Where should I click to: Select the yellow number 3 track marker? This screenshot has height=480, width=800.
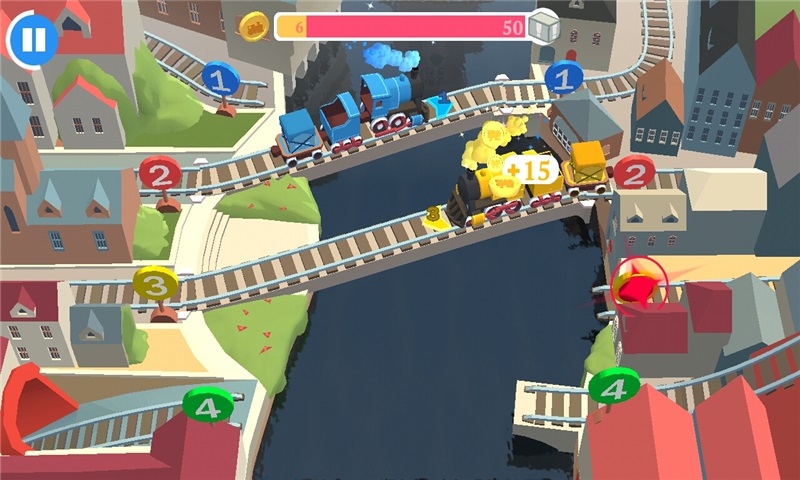point(155,285)
